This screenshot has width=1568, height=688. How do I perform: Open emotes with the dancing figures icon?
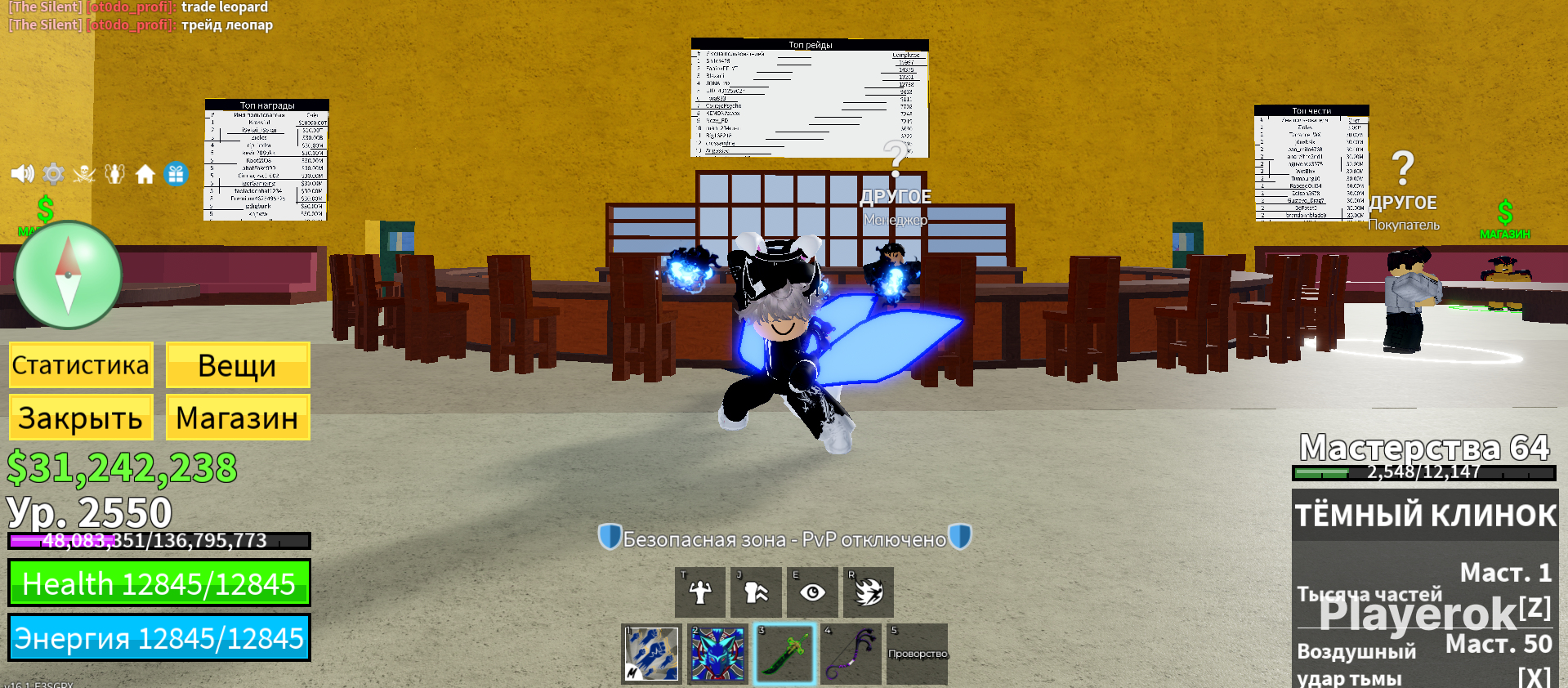(x=115, y=172)
